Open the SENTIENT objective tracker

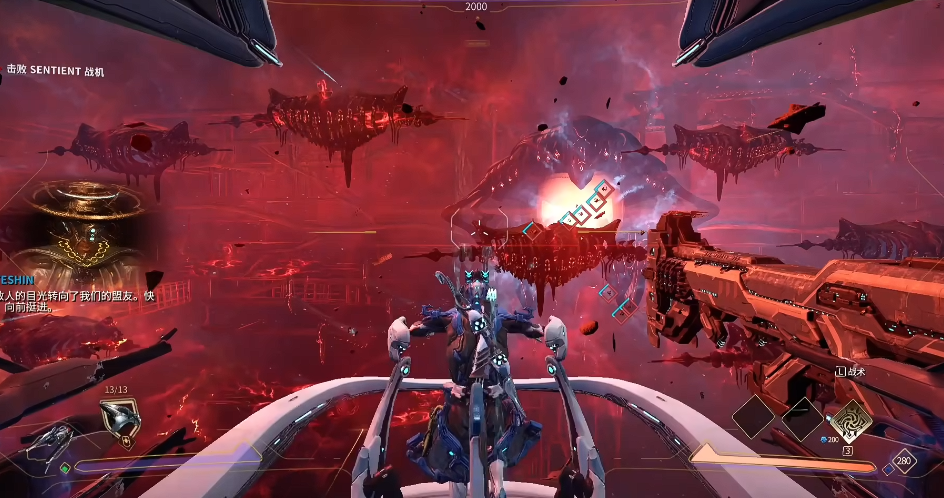[55, 71]
